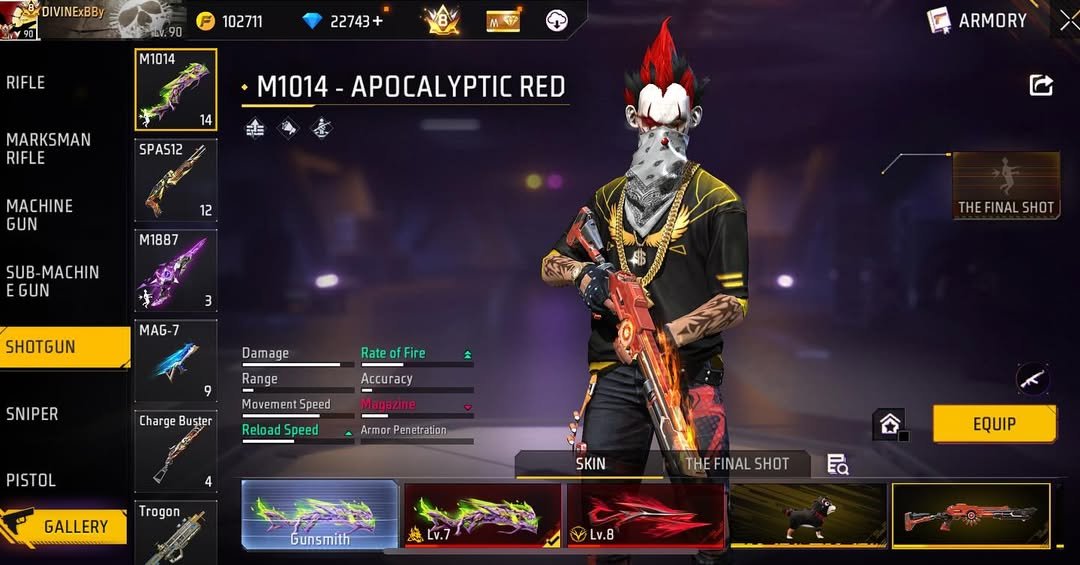Add more diamonds with plus button
The image size is (1080, 565).
point(378,21)
